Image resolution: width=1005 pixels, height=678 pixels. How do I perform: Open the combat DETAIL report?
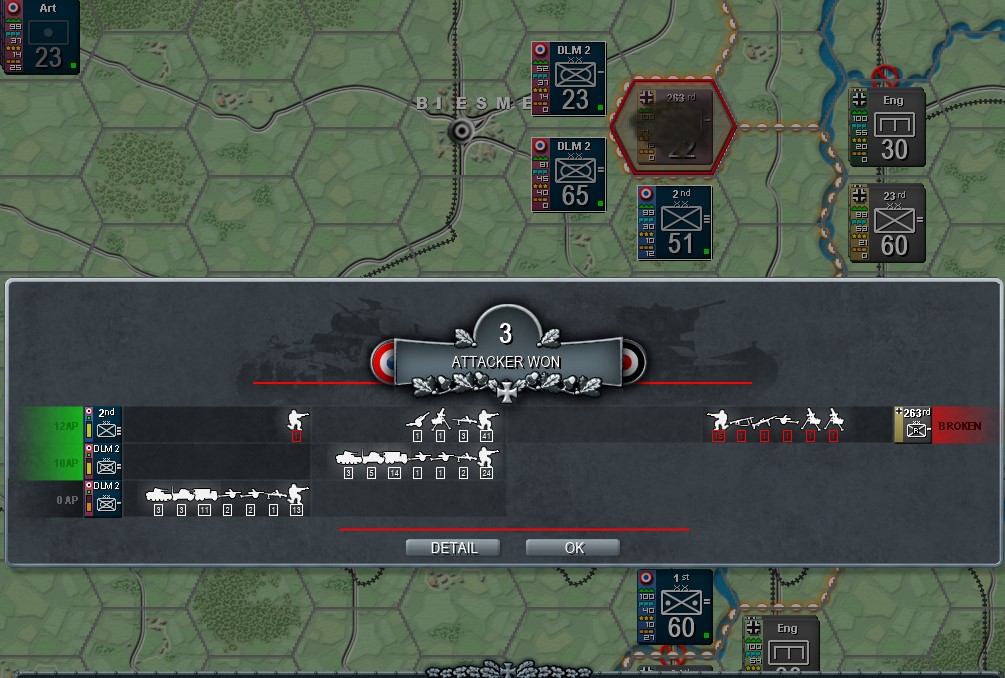pyautogui.click(x=453, y=548)
